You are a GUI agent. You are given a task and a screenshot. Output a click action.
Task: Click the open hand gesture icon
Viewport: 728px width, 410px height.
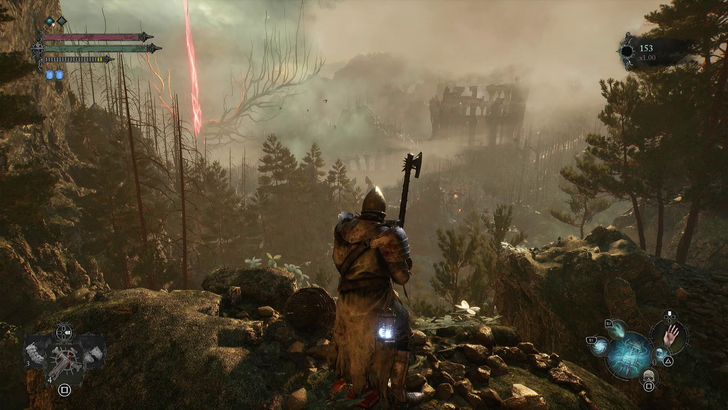[x=671, y=334]
